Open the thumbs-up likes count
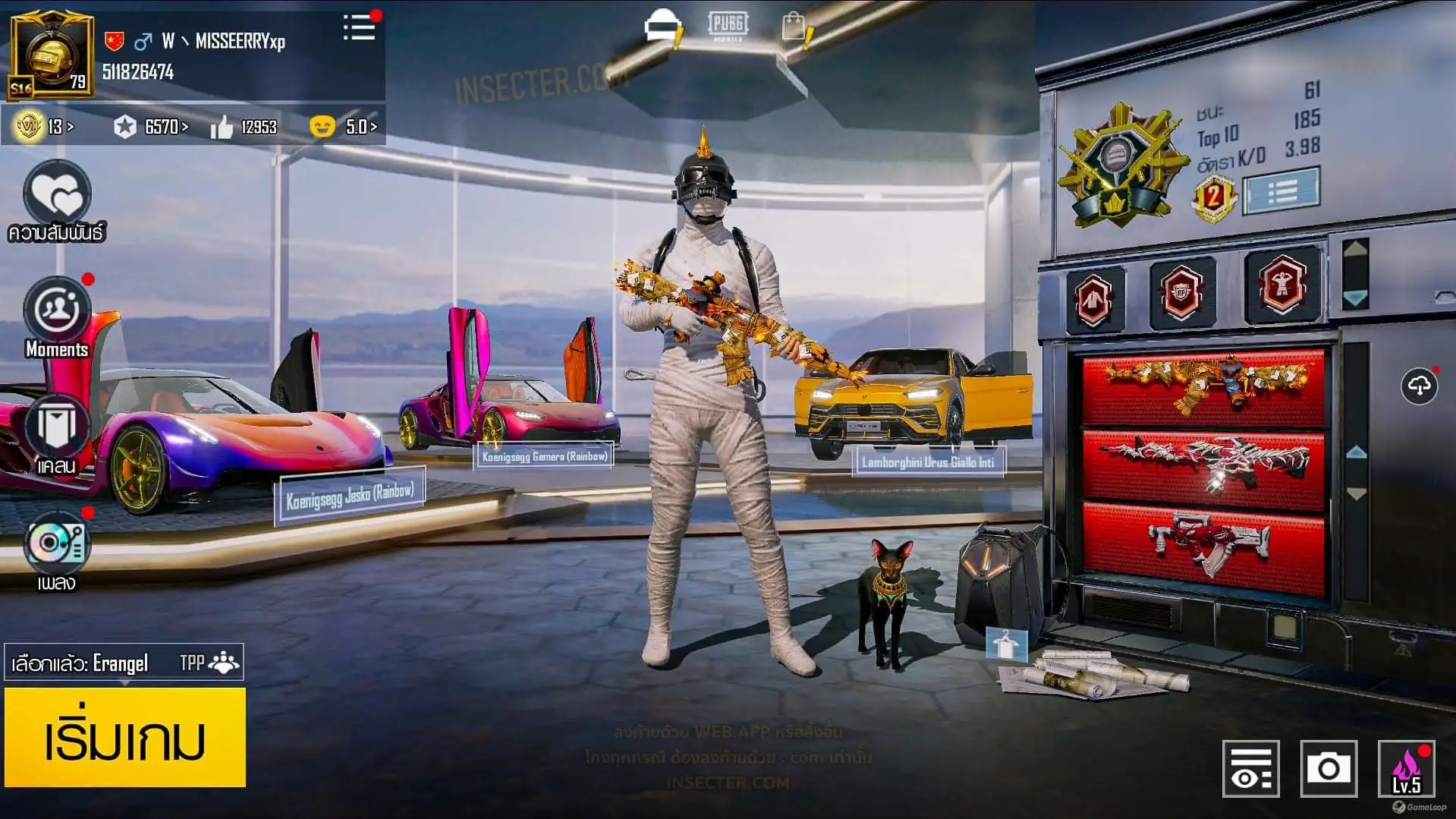 tap(244, 127)
